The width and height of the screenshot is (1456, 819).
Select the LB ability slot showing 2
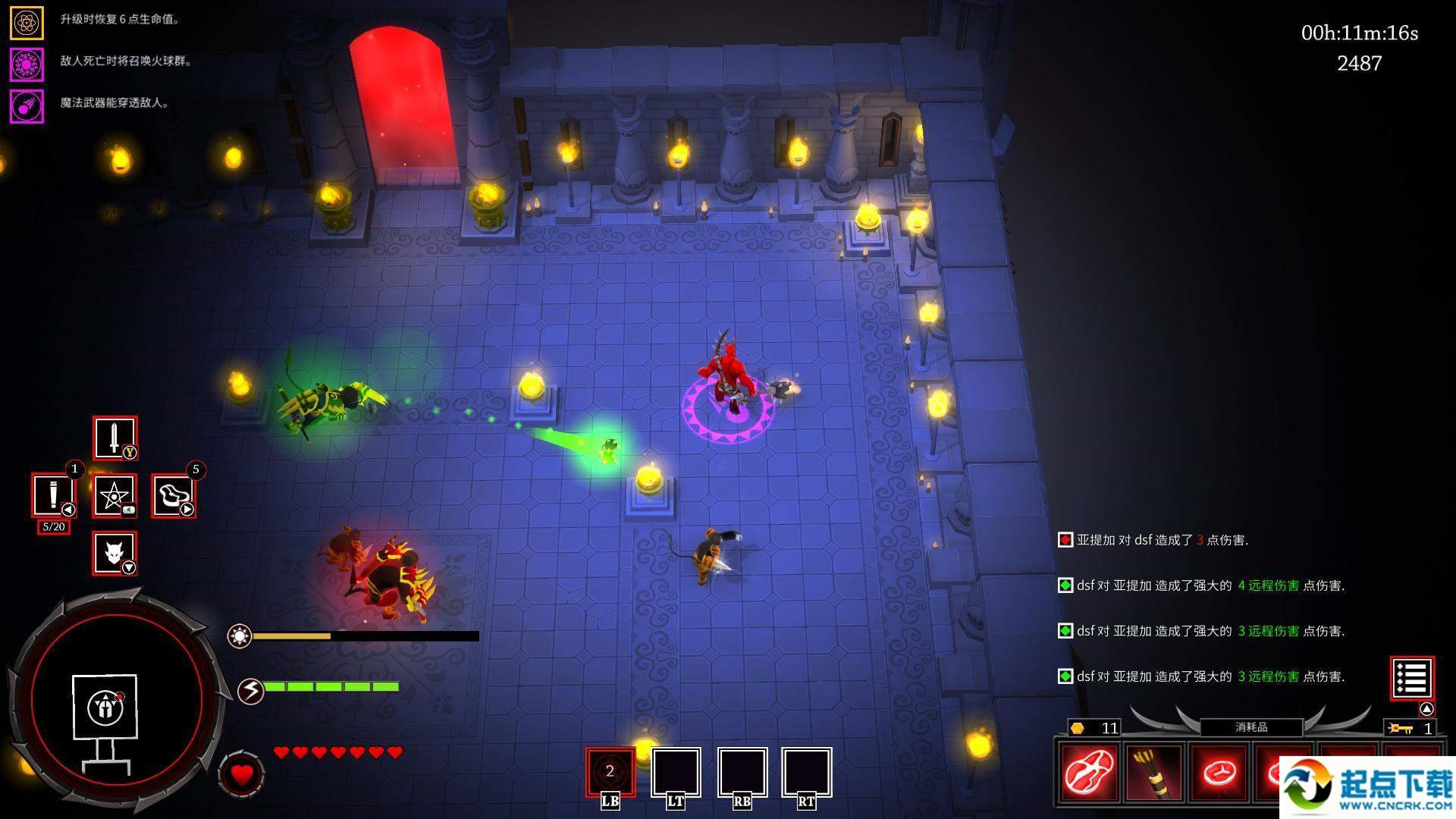point(610,772)
